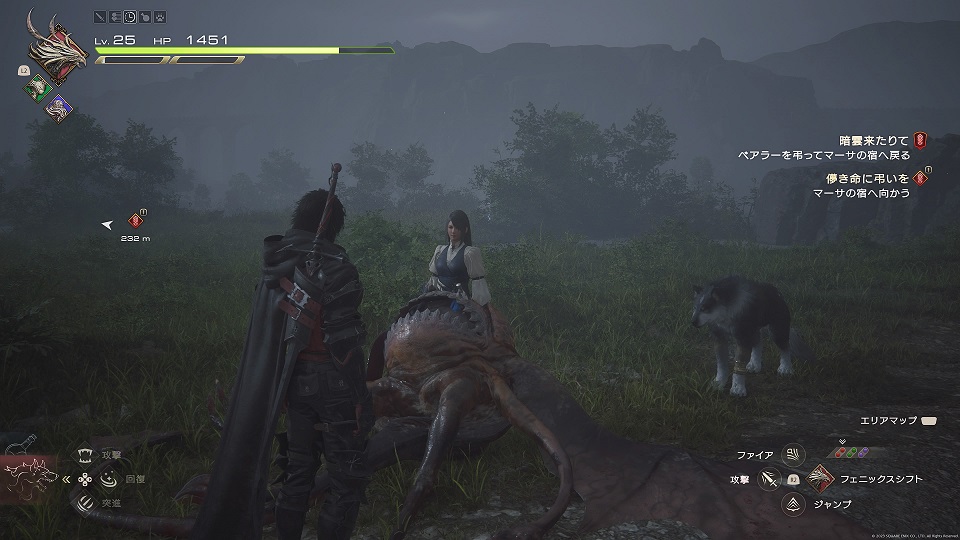Viewport: 960px width, 540px height.
Task: Switch to the green Garuda Eikon icon
Action: [36, 89]
